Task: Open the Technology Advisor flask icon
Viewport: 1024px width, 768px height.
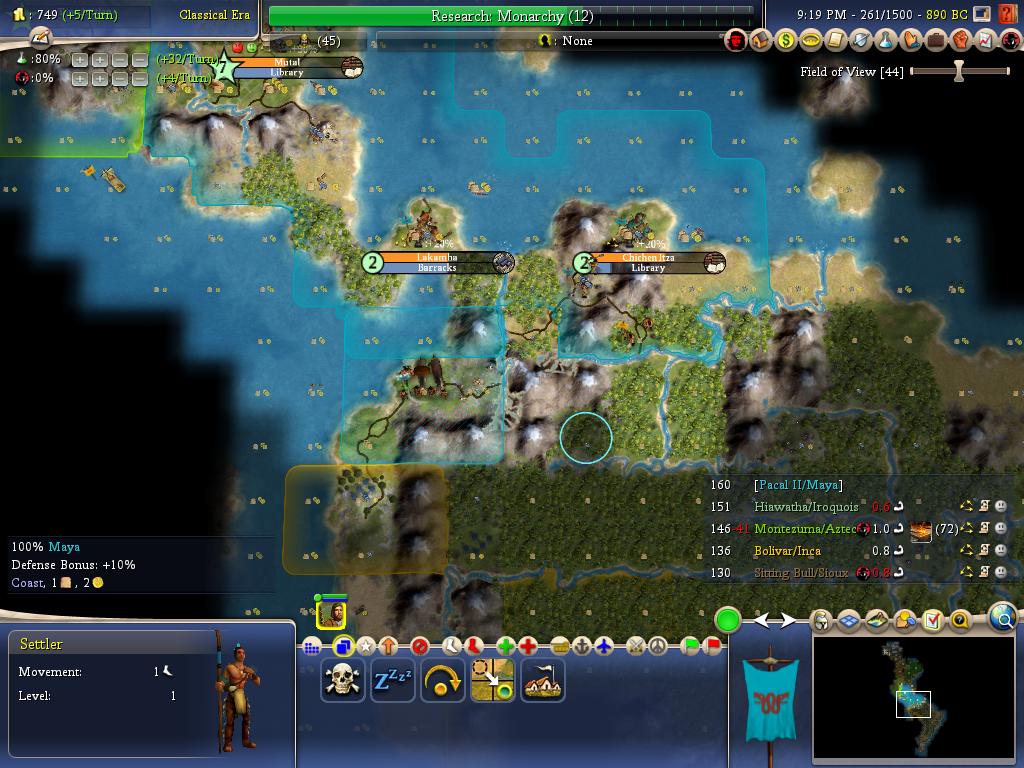Action: pos(886,41)
